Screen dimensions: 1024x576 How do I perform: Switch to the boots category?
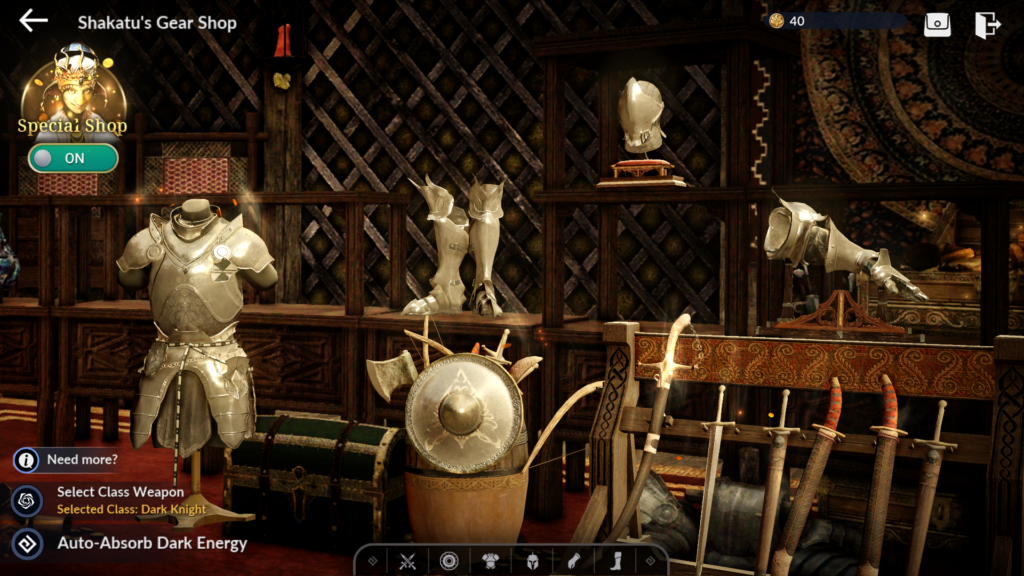pyautogui.click(x=615, y=561)
